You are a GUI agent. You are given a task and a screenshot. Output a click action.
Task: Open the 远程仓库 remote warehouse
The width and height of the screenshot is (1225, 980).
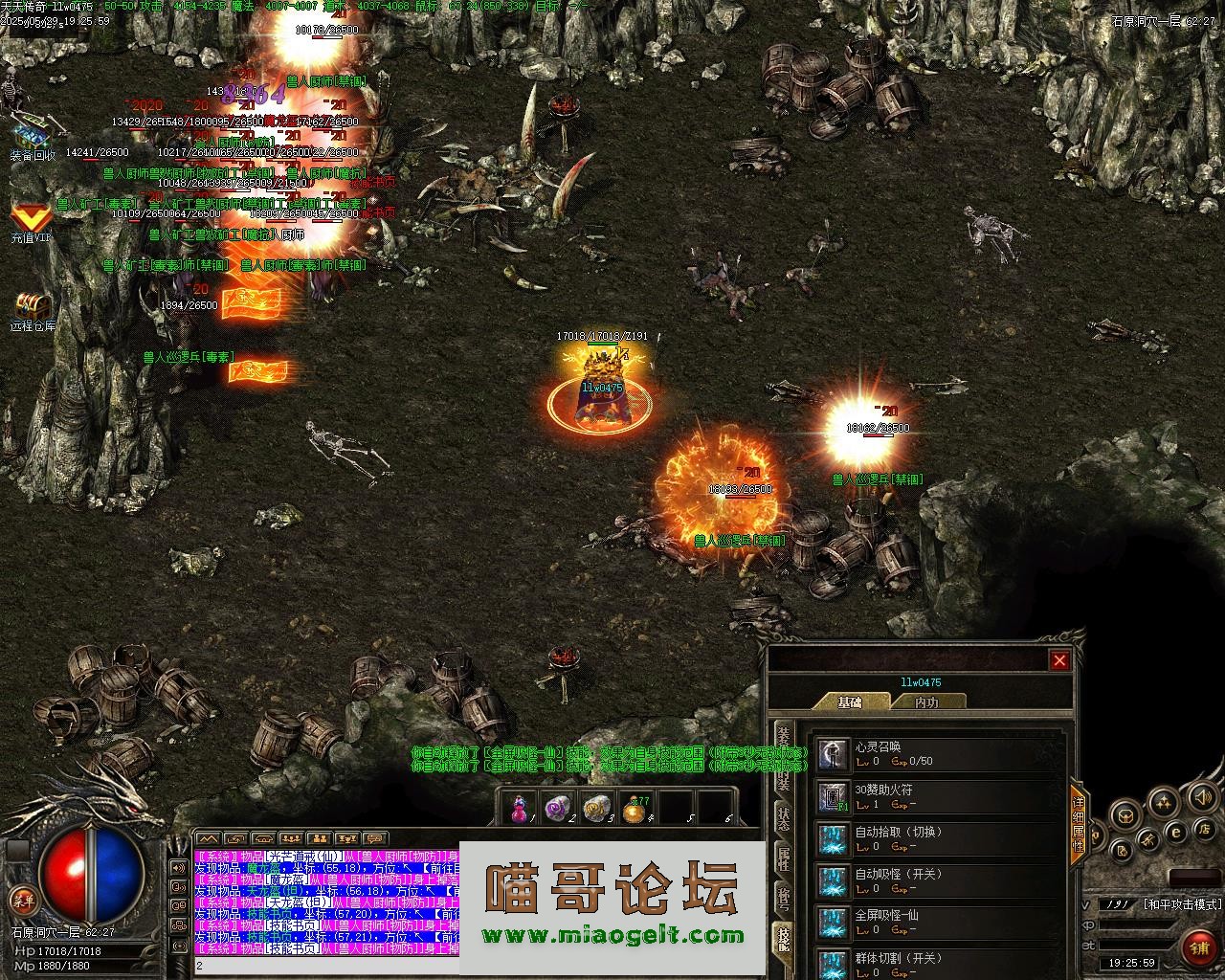pyautogui.click(x=32, y=306)
